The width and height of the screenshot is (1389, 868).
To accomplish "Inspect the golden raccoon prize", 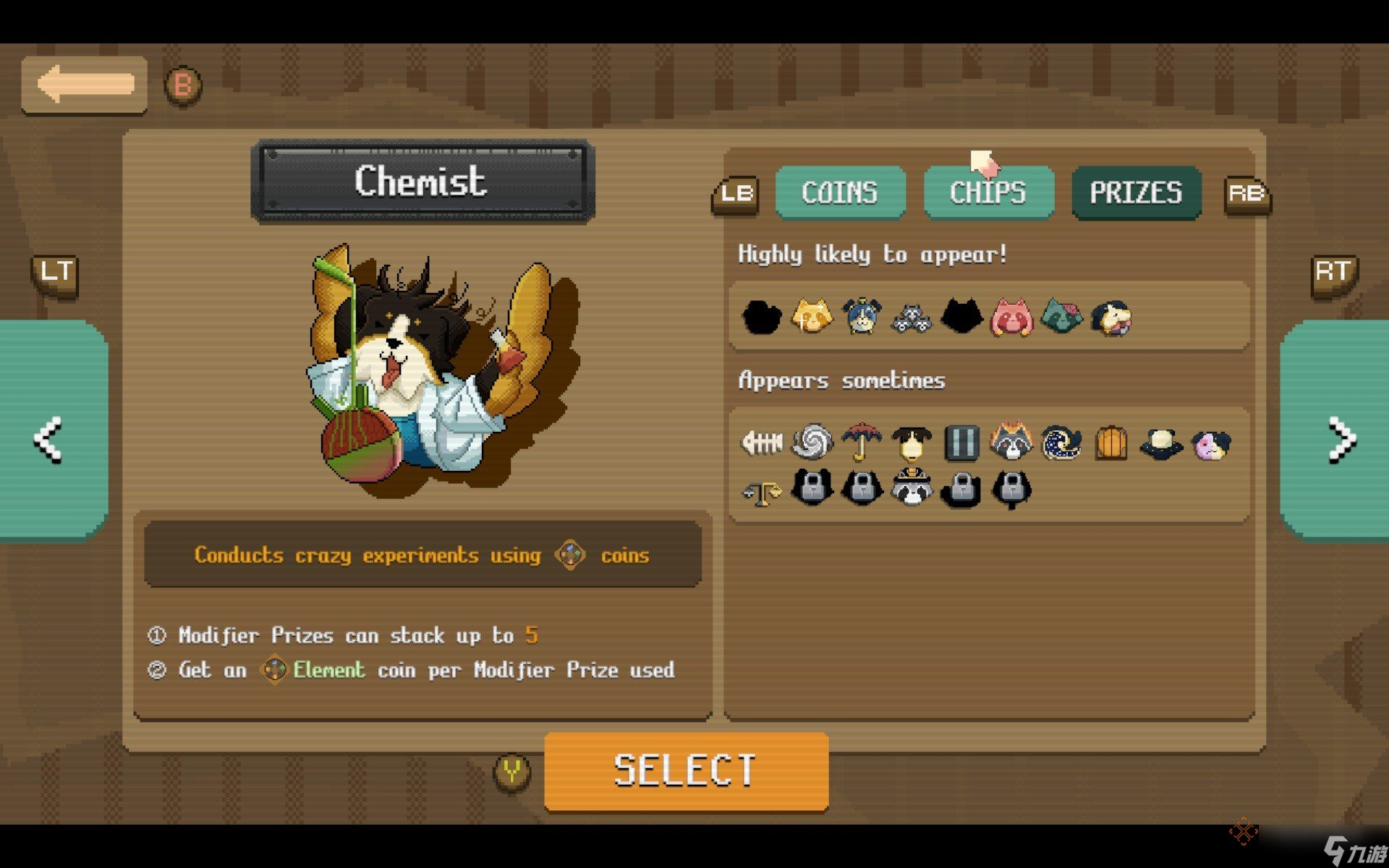I will (811, 317).
